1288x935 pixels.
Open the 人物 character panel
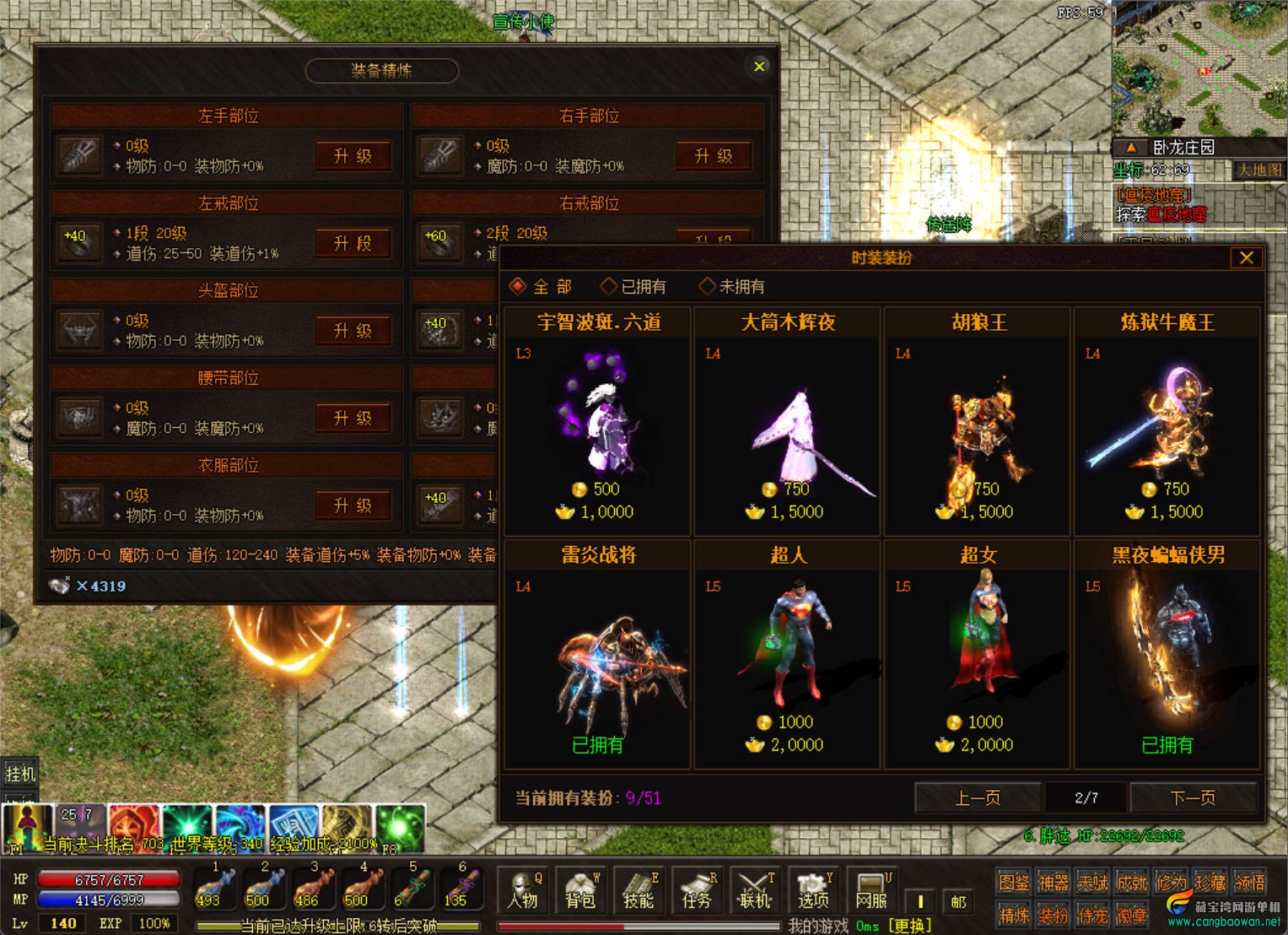click(x=523, y=891)
